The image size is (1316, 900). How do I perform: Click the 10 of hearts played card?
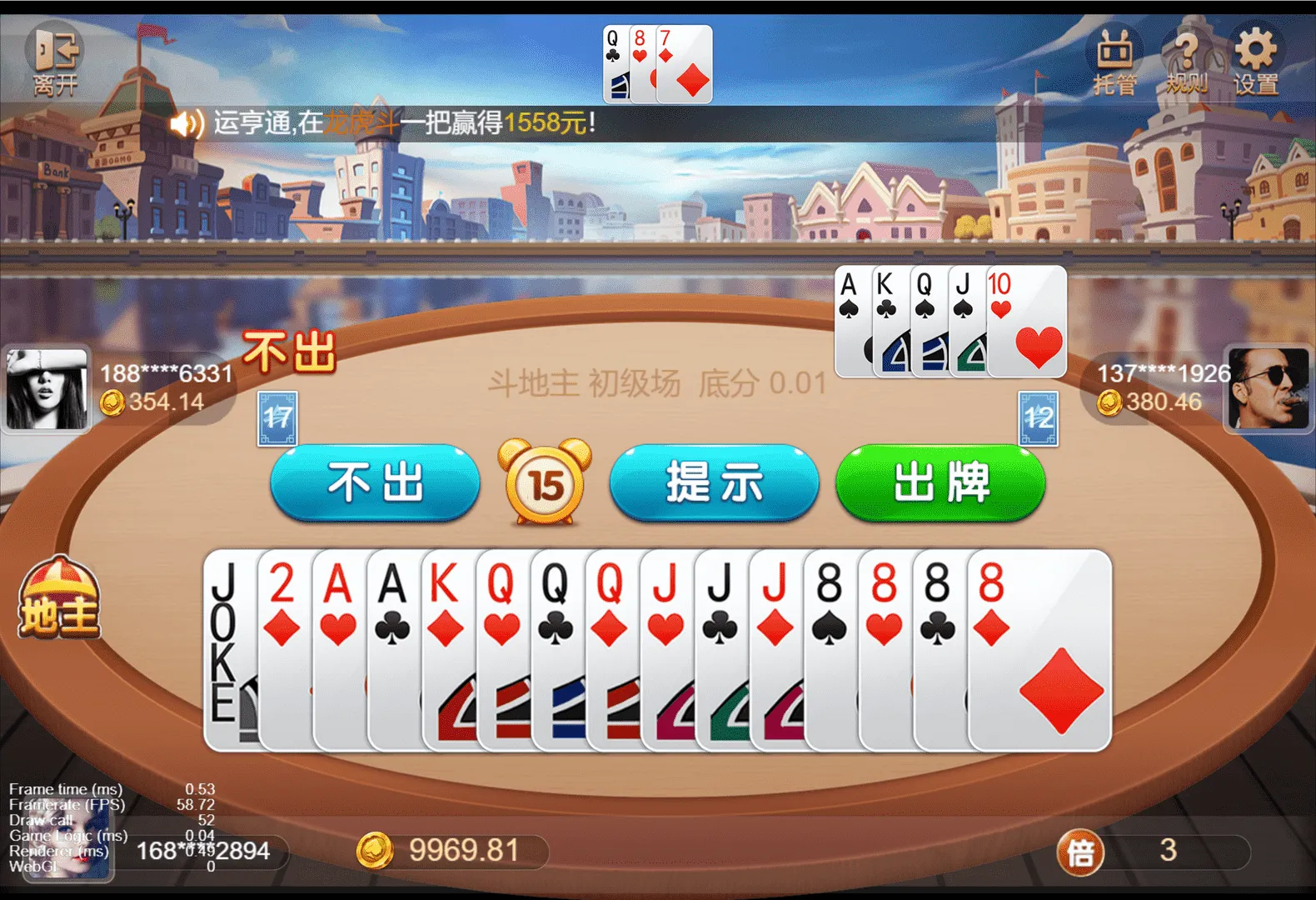tap(1024, 321)
